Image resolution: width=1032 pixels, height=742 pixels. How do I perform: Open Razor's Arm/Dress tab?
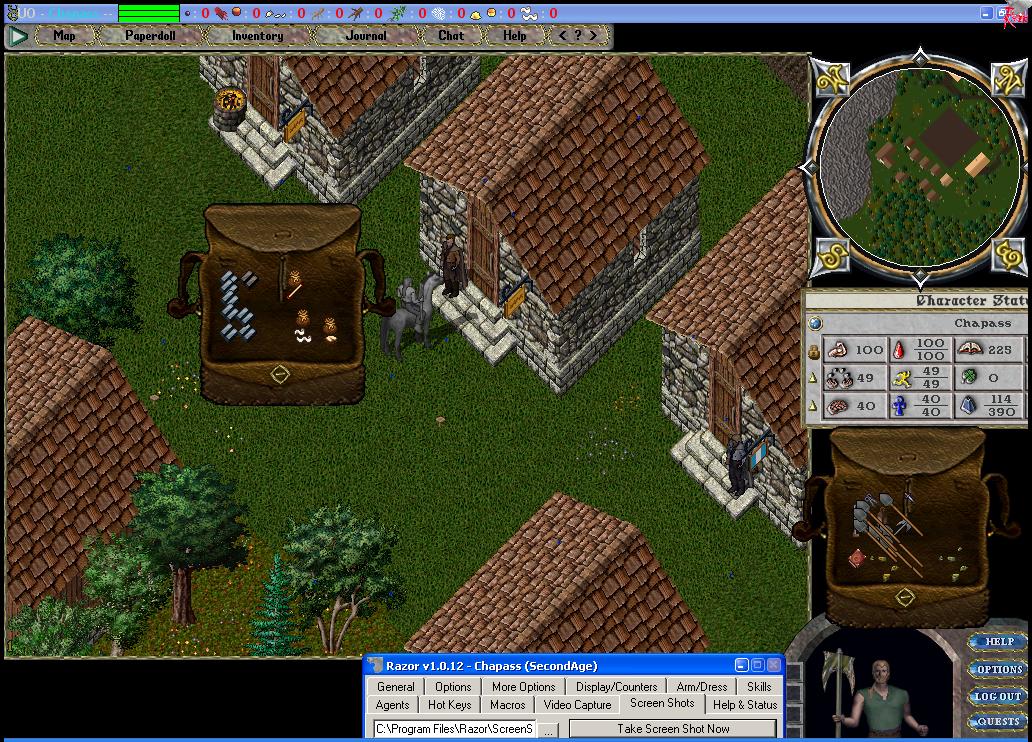(x=702, y=687)
